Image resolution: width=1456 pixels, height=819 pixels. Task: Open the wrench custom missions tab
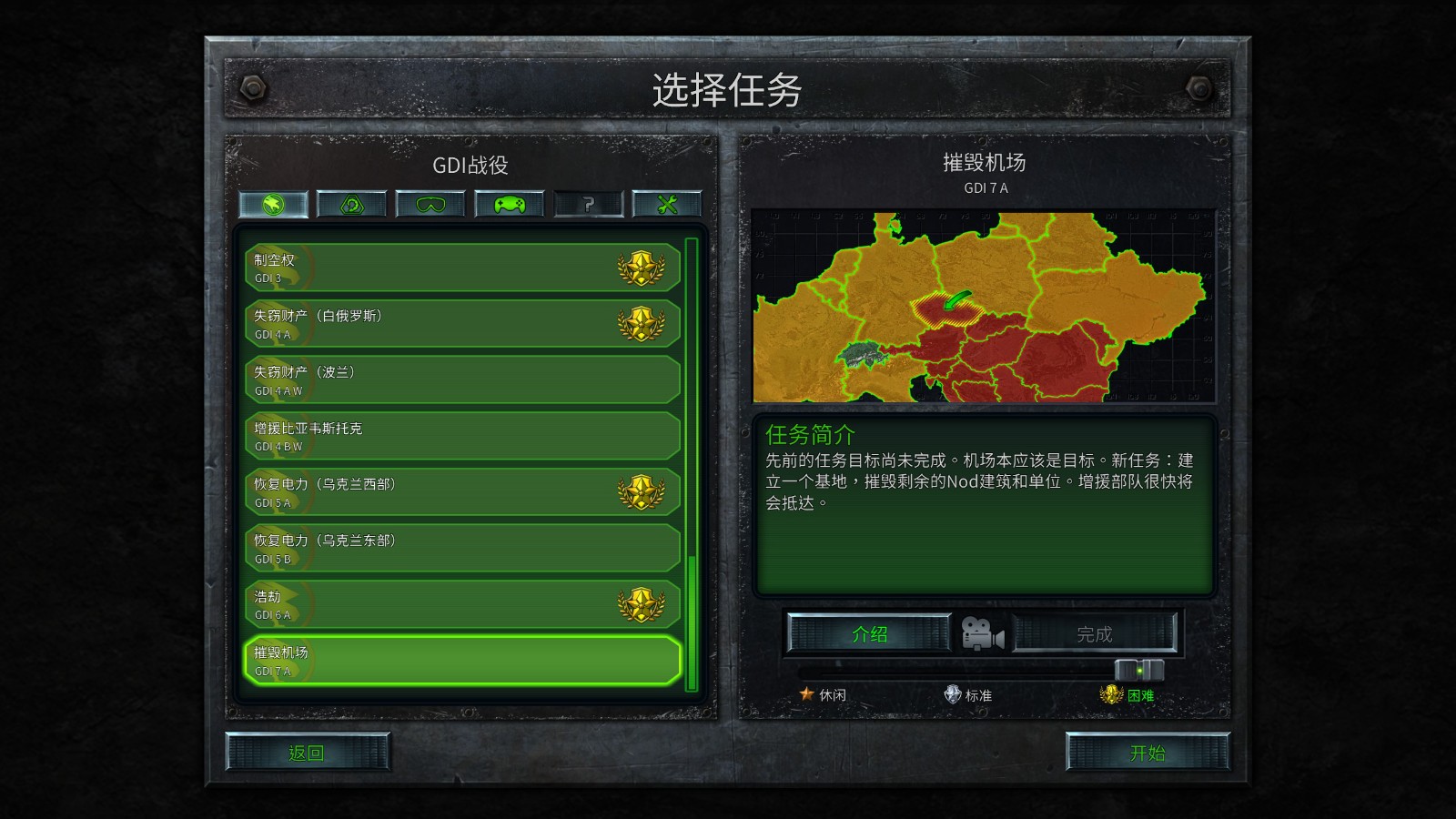point(667,204)
